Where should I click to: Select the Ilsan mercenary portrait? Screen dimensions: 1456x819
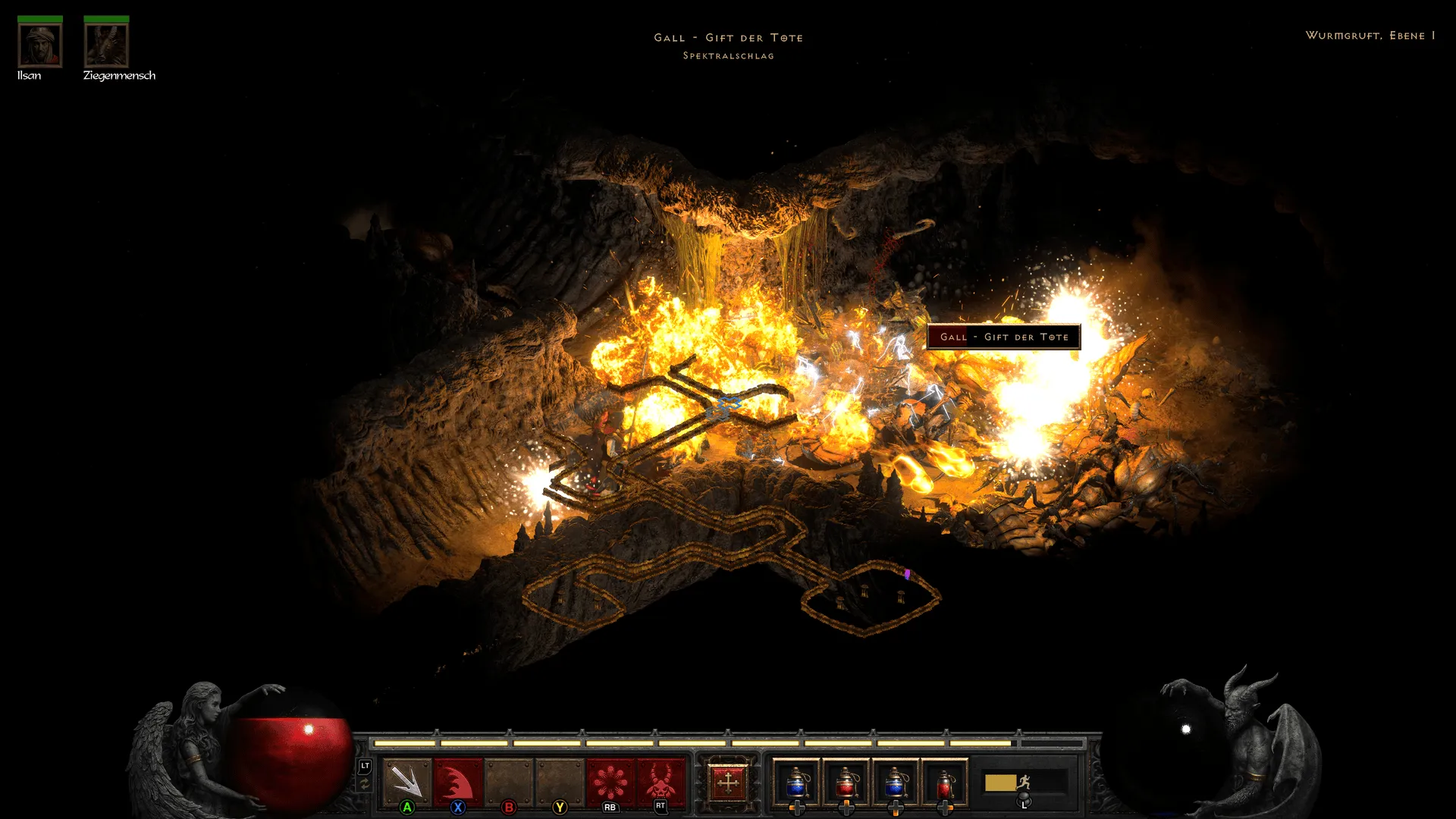(x=39, y=45)
